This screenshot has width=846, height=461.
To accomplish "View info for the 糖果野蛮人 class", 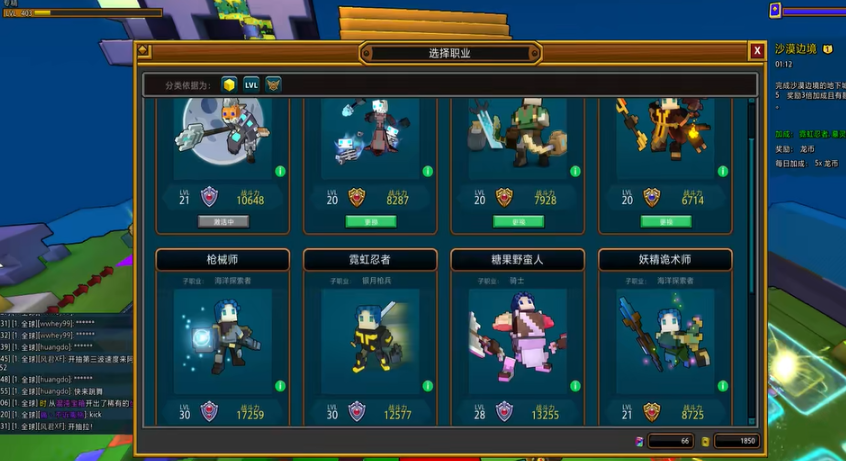I will pos(575,386).
